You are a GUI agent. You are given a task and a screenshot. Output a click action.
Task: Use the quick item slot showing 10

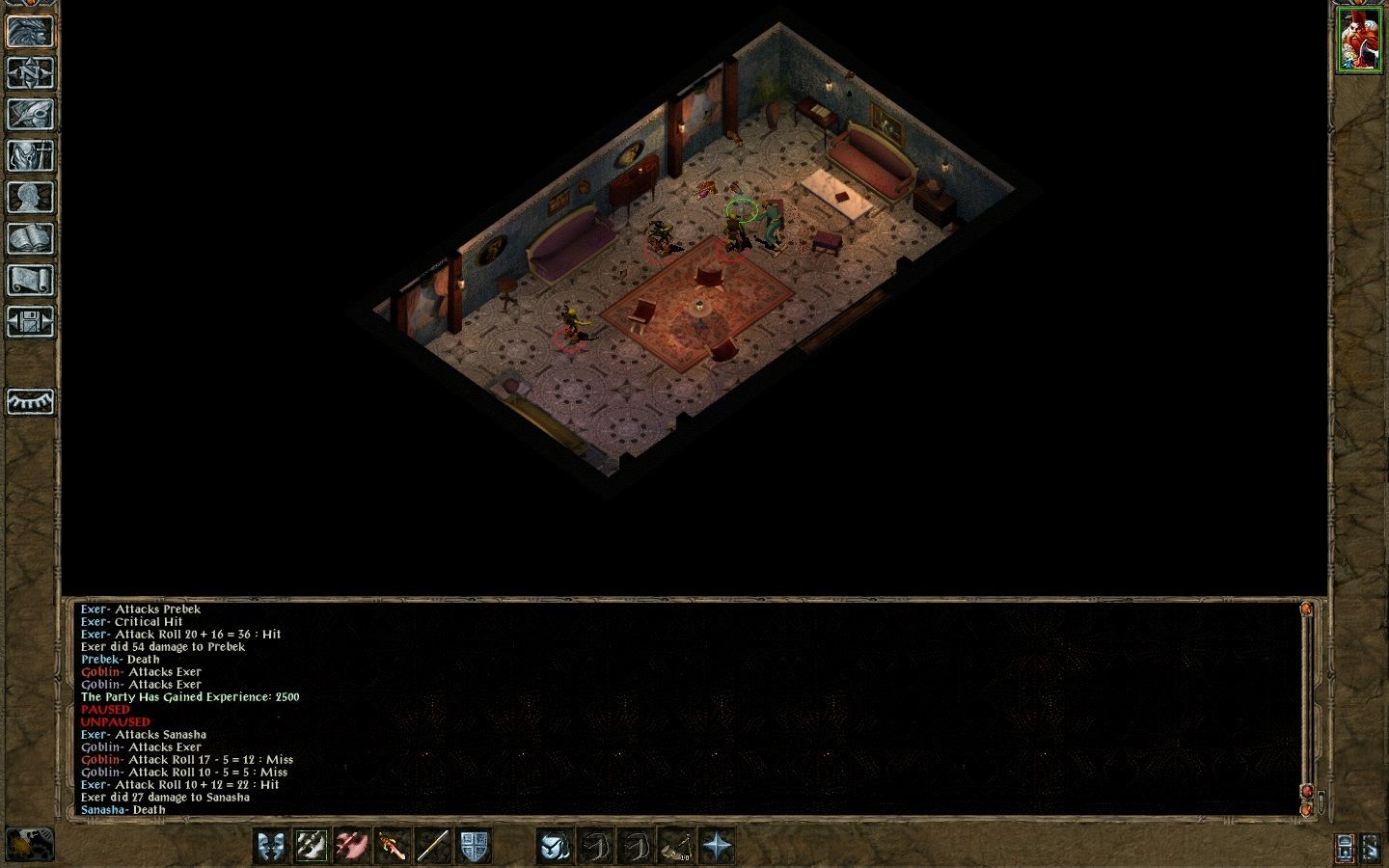click(x=676, y=846)
